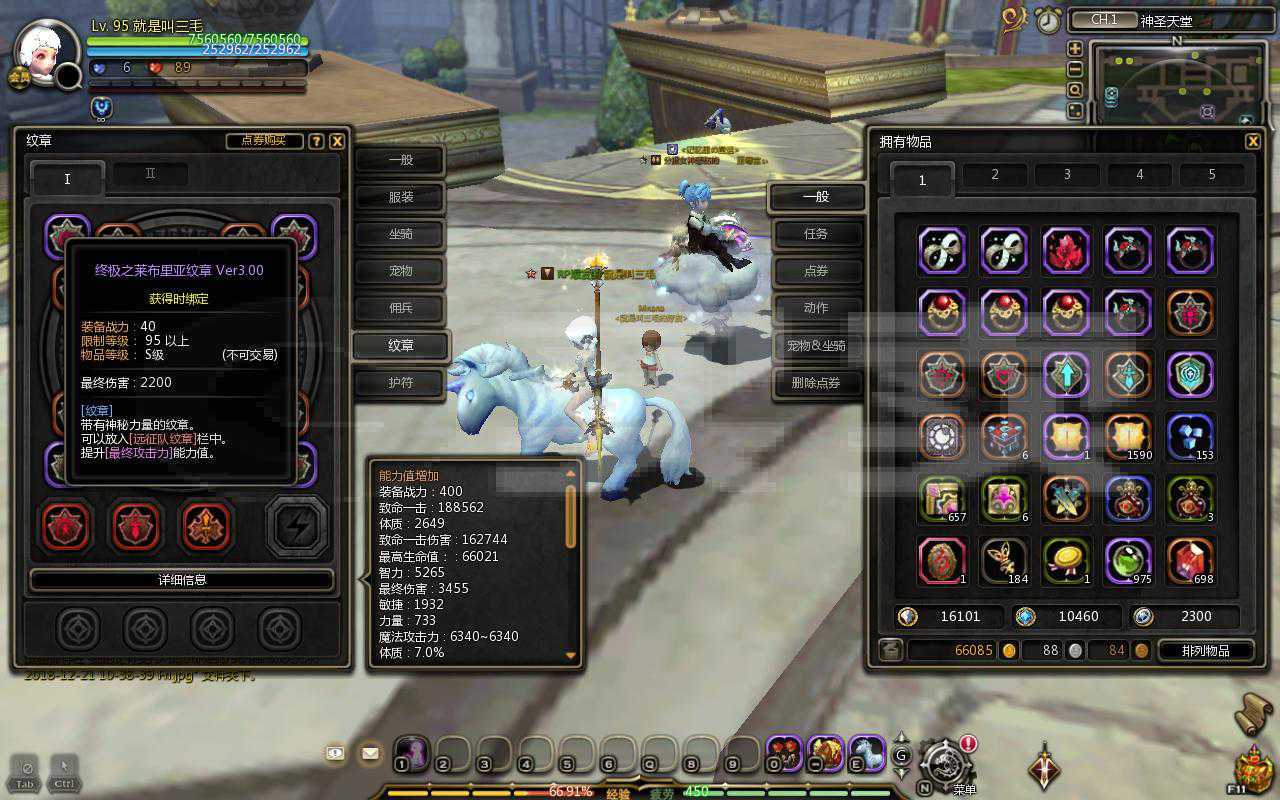Image resolution: width=1280 pixels, height=800 pixels.
Task: Select the item stack of 1590
Action: (x=1128, y=437)
